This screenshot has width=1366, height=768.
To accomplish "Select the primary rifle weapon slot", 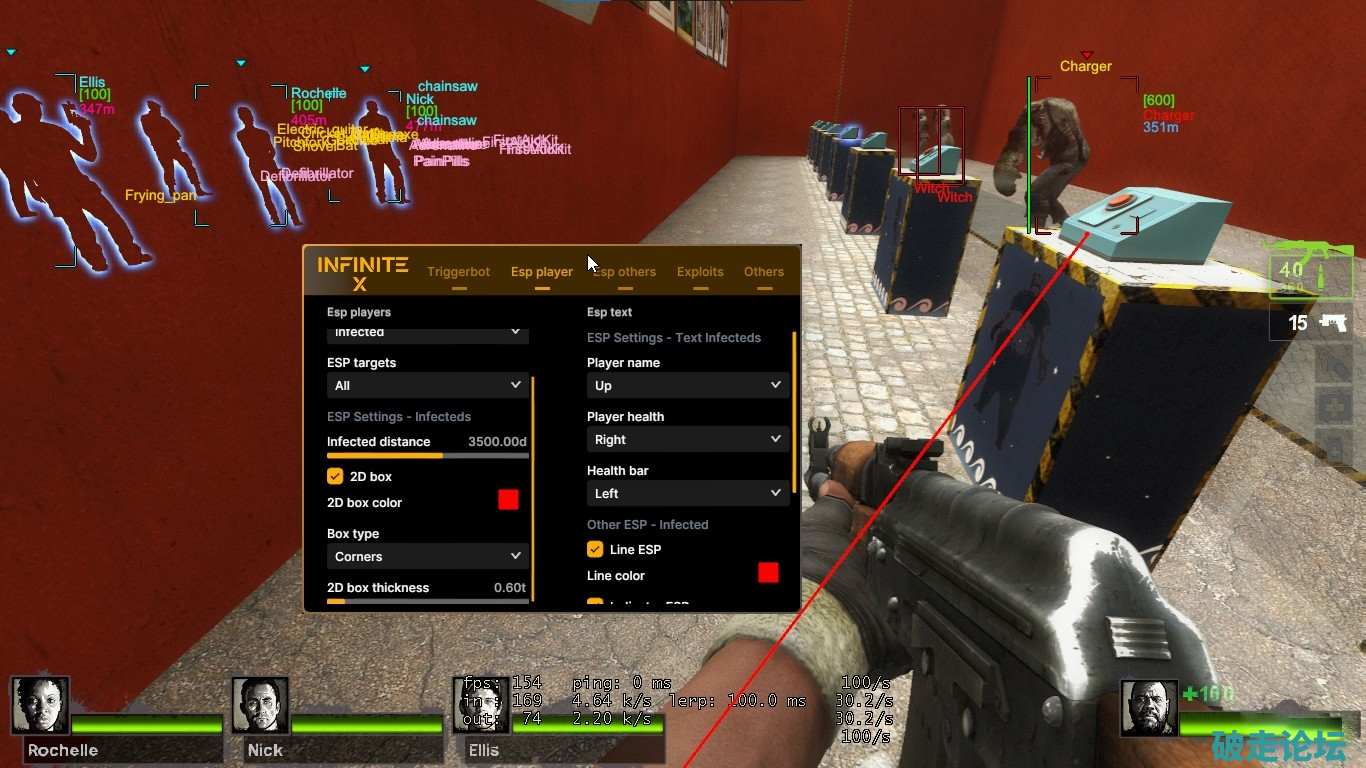I will point(1311,271).
